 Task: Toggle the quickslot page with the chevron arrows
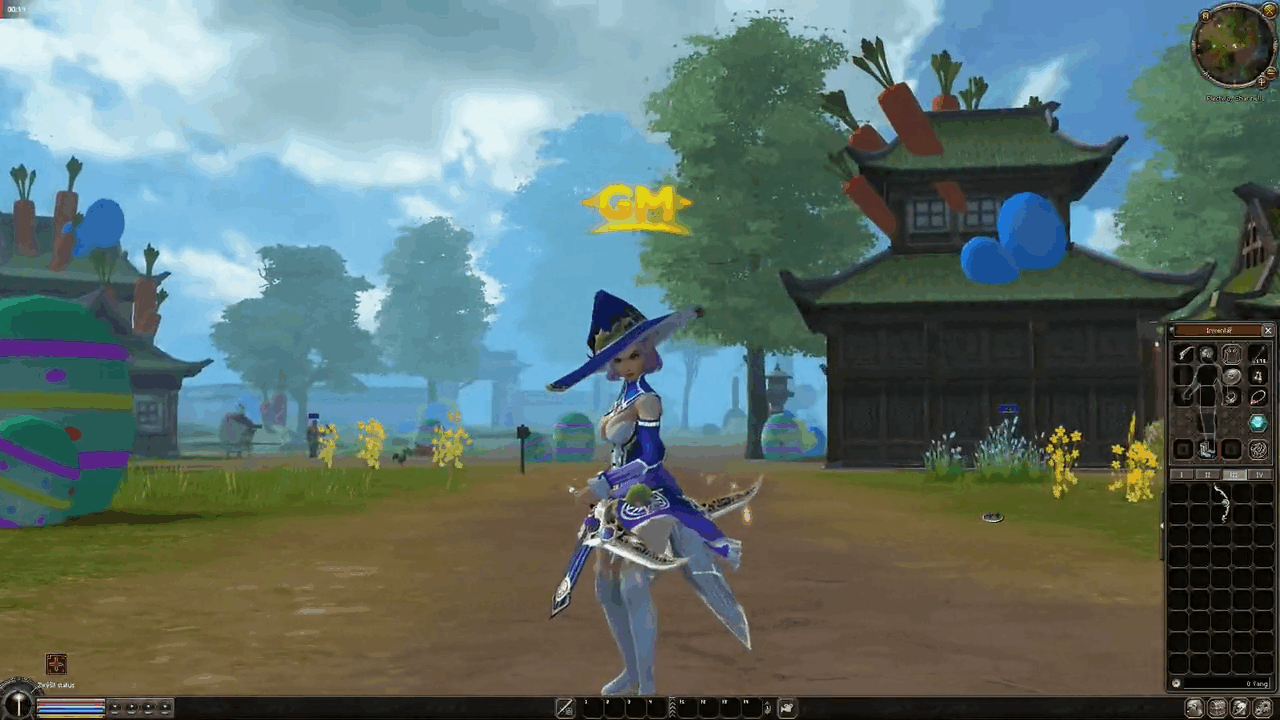pos(673,708)
